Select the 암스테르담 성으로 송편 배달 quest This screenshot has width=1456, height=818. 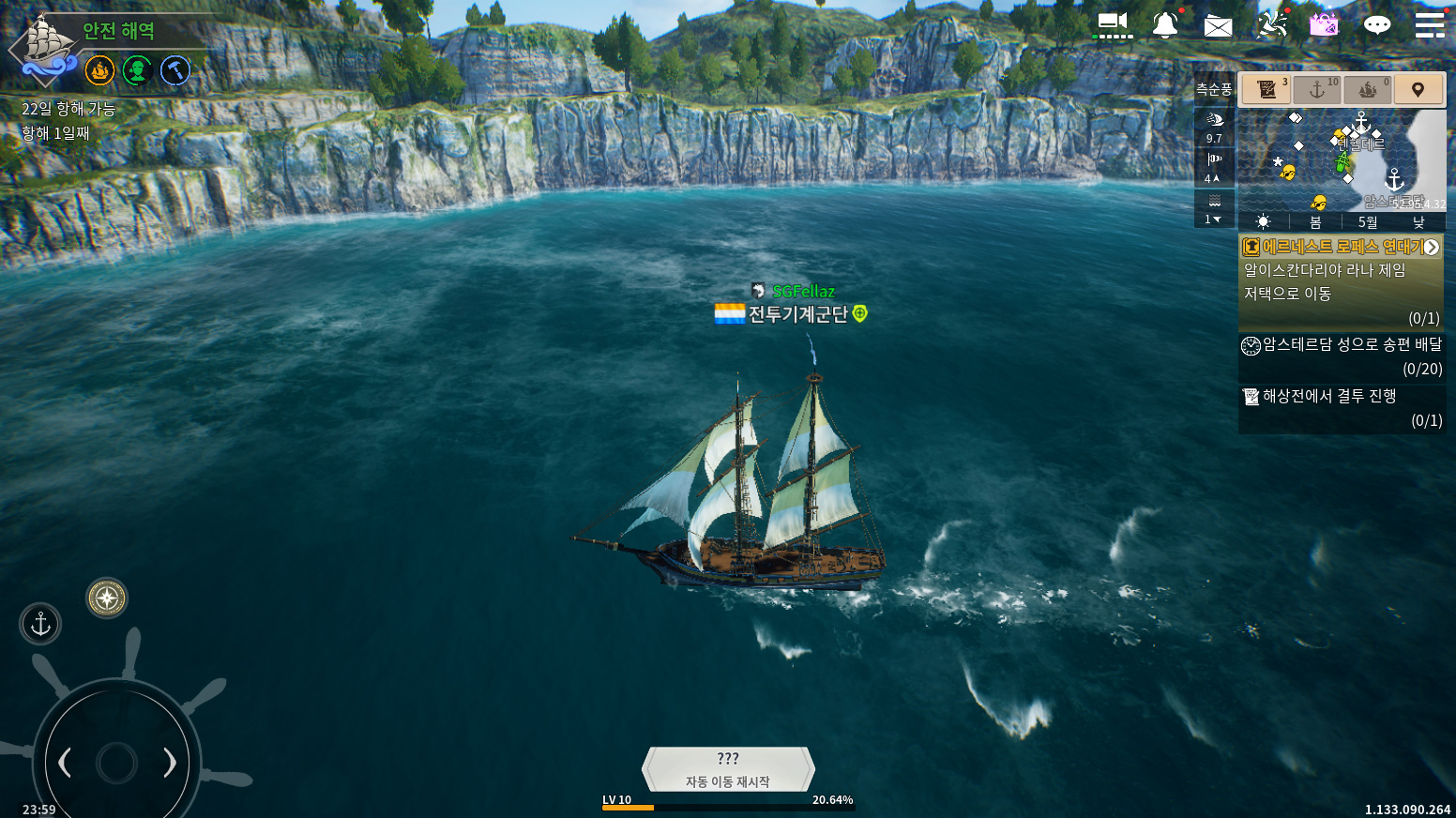point(1342,356)
